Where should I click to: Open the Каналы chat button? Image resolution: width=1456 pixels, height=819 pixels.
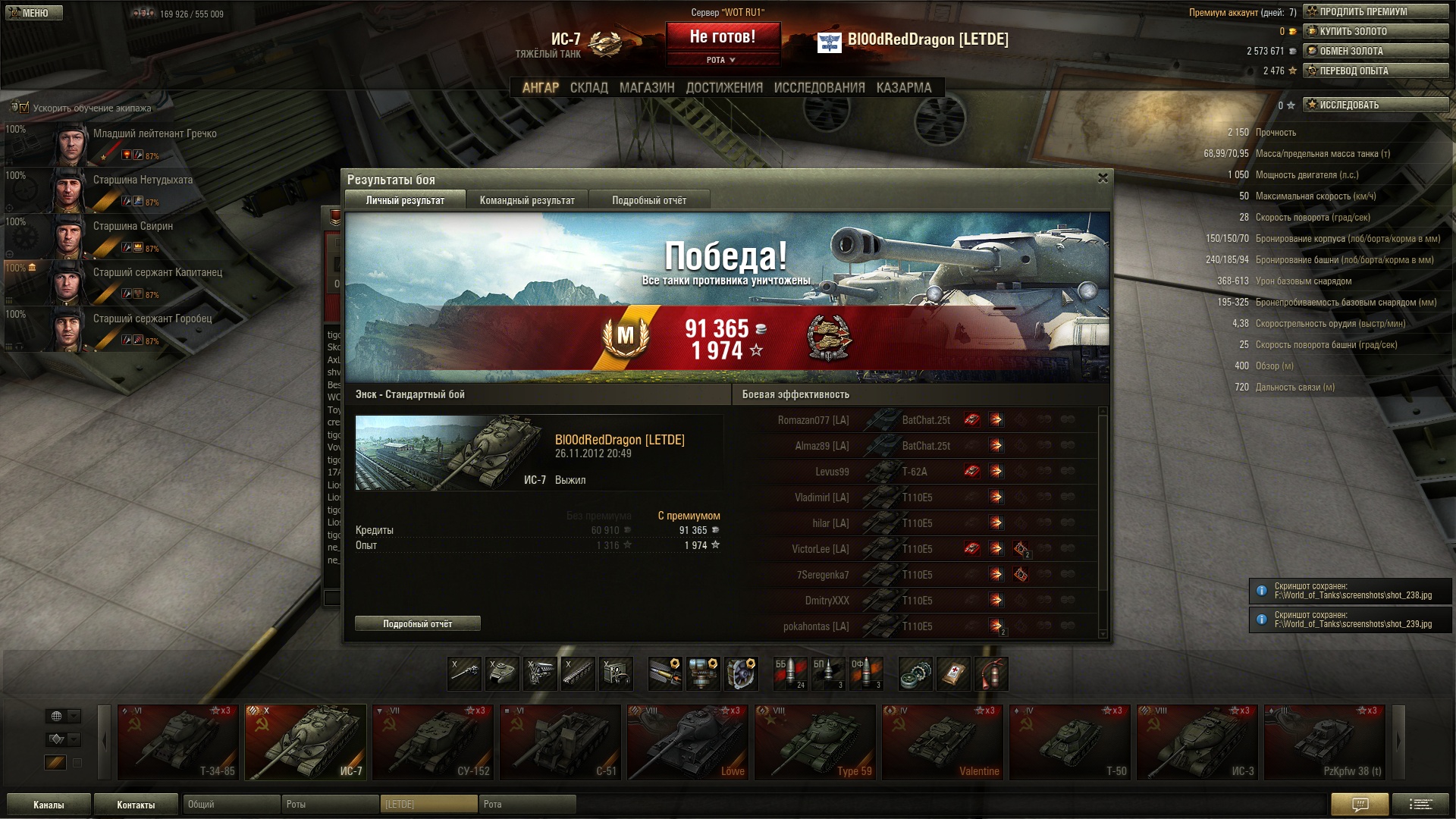pos(49,805)
